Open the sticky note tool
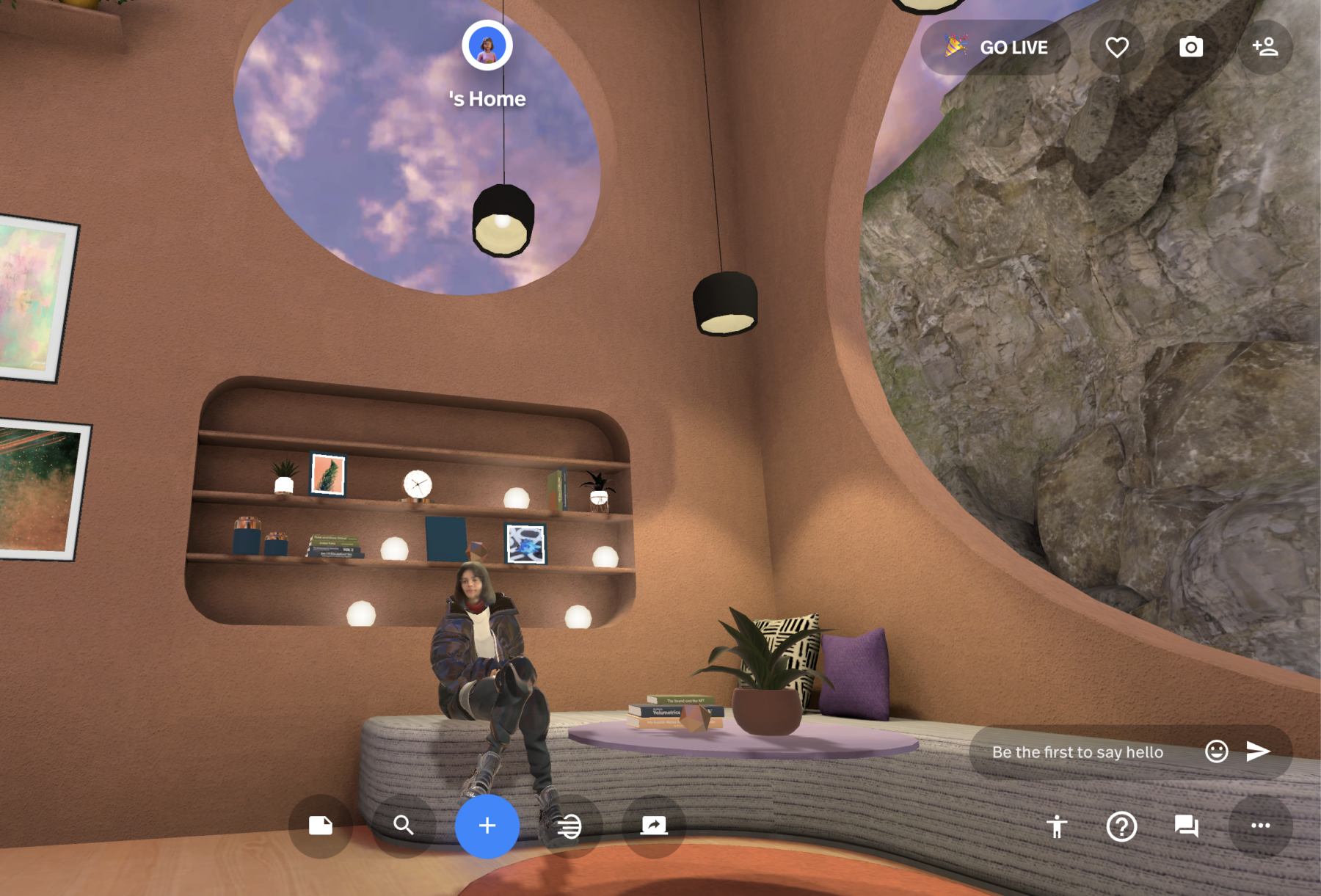 pos(321,826)
